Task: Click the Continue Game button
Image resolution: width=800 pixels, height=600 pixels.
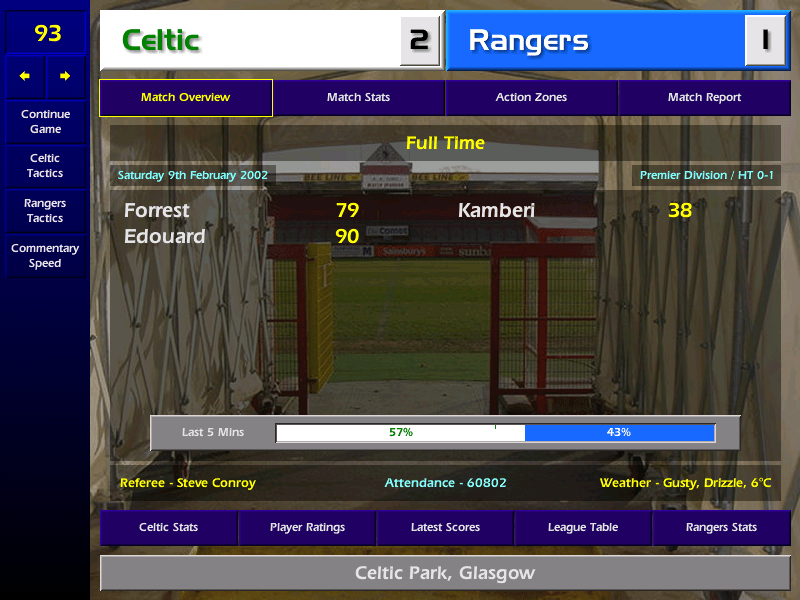Action: 45,121
